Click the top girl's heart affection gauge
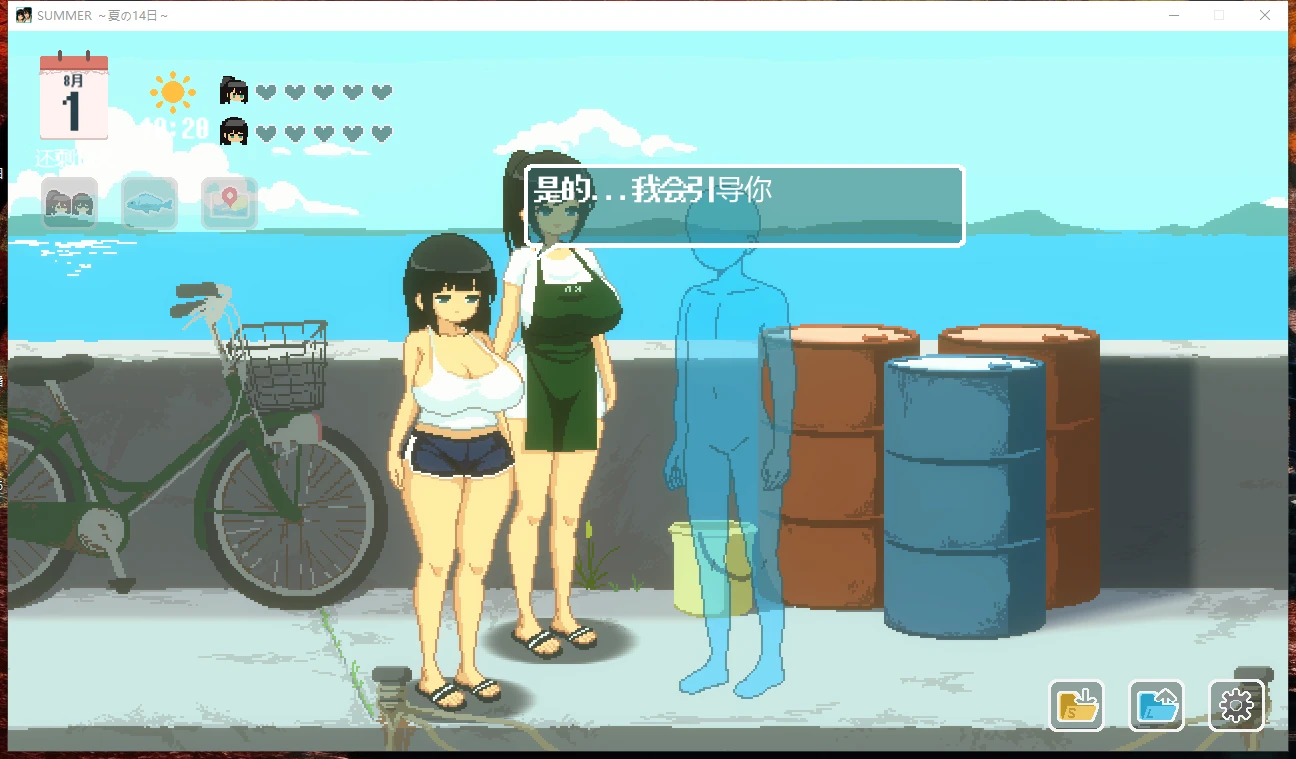Image resolution: width=1296 pixels, height=759 pixels. point(322,90)
